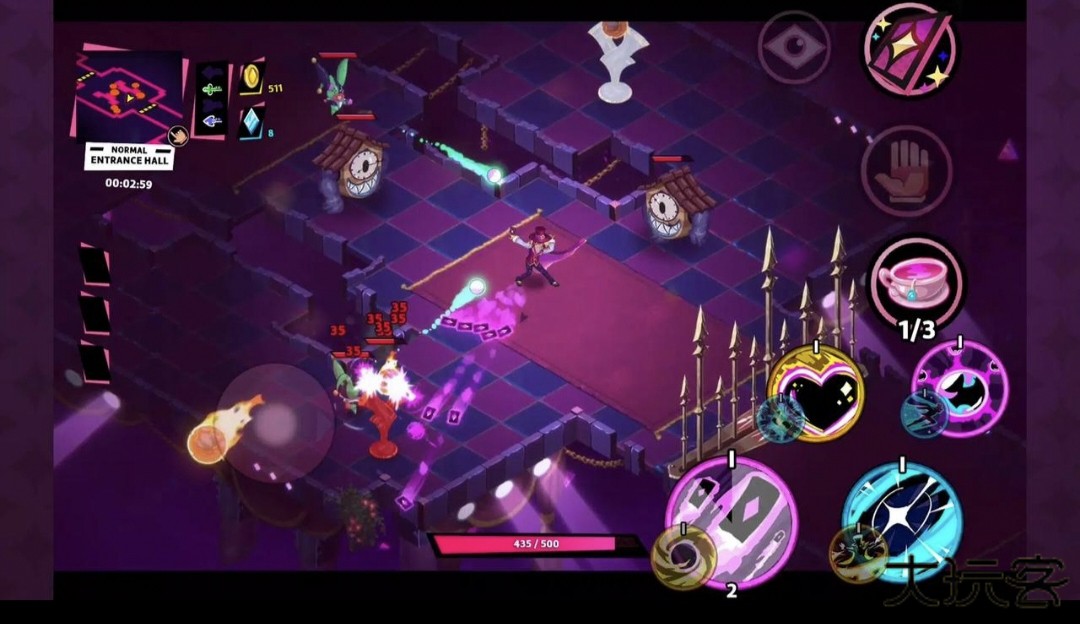Activate the black heart ability

(x=818, y=393)
